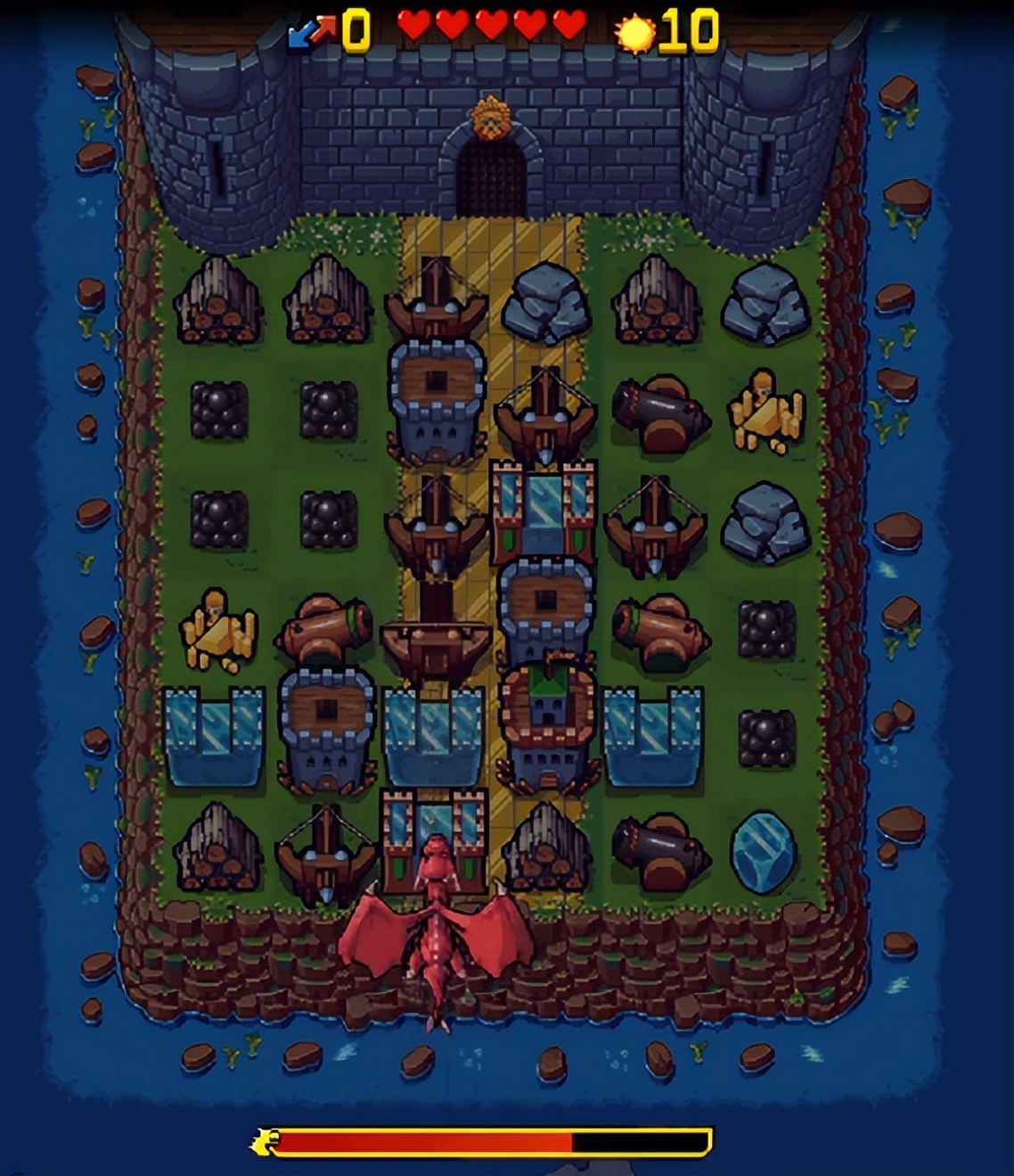
Task: Select the grey rock tile on the yellow path
Action: coord(545,303)
